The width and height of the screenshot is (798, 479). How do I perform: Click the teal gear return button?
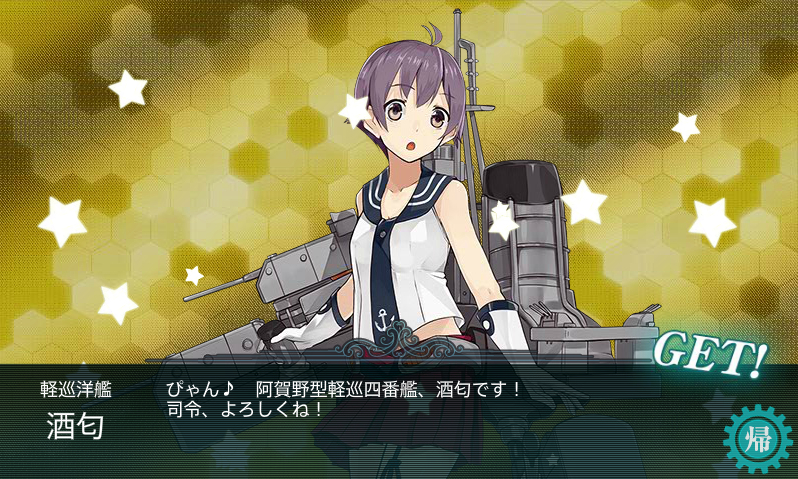pos(753,439)
